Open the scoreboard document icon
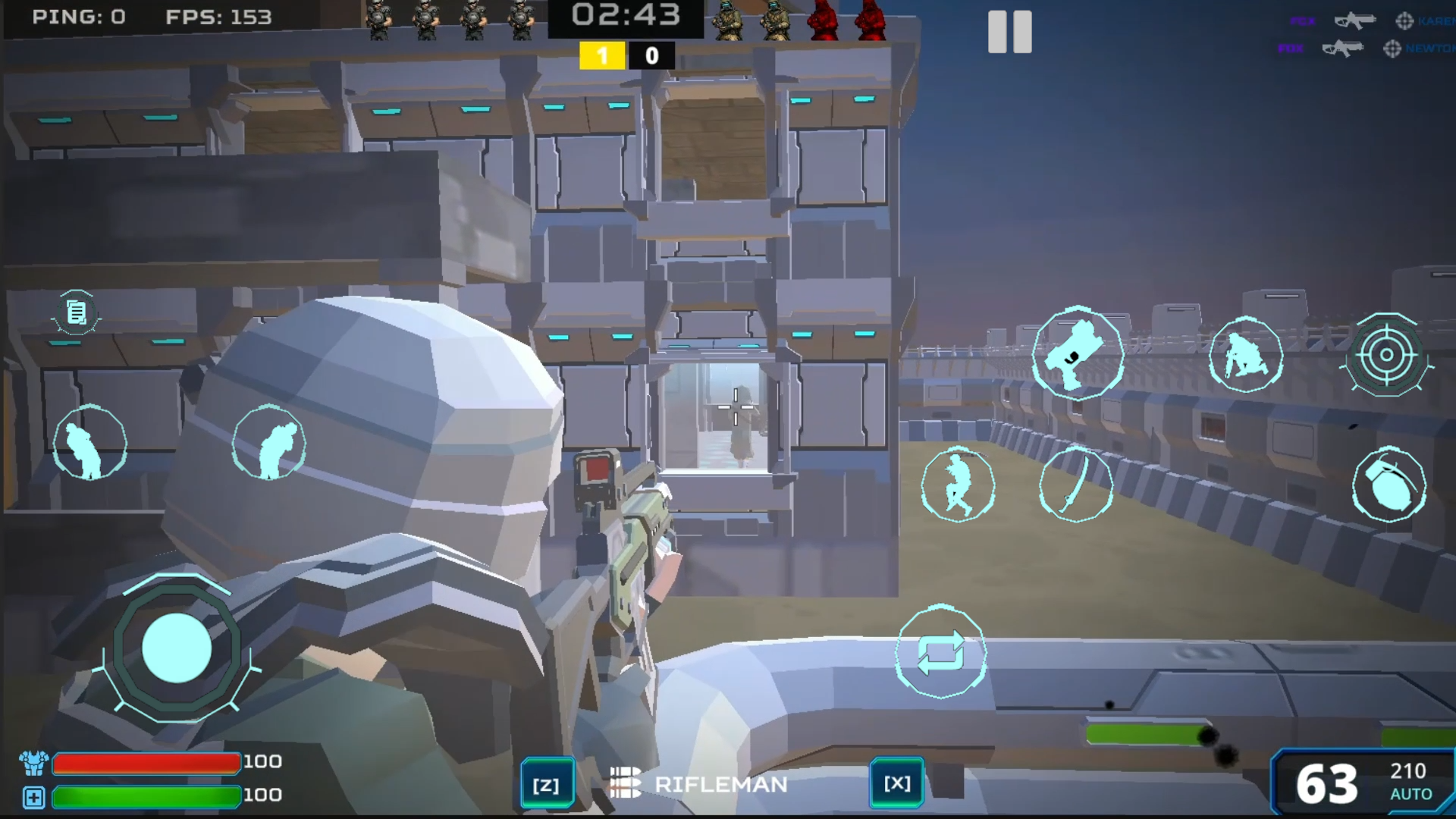1456x819 pixels. point(76,312)
